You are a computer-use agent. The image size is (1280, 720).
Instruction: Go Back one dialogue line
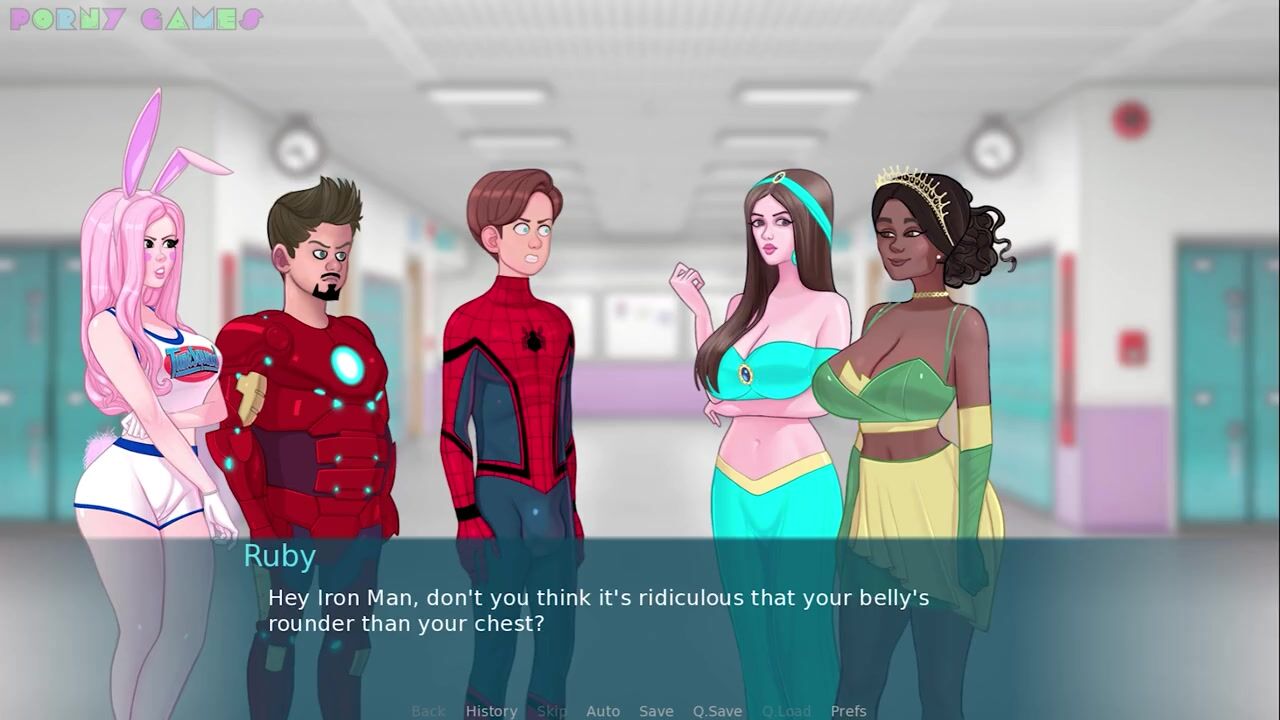(x=428, y=711)
